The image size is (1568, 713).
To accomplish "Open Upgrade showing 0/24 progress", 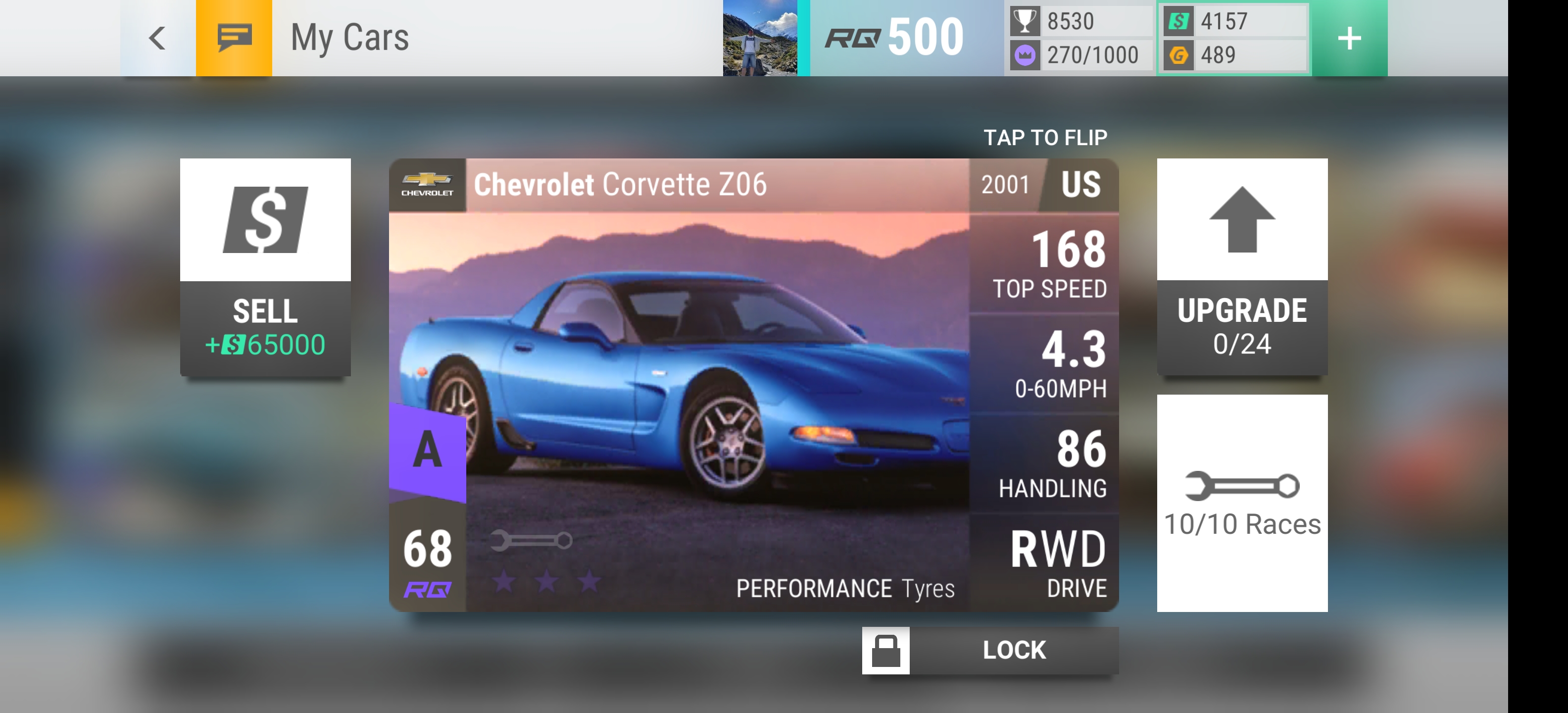I will (1242, 326).
